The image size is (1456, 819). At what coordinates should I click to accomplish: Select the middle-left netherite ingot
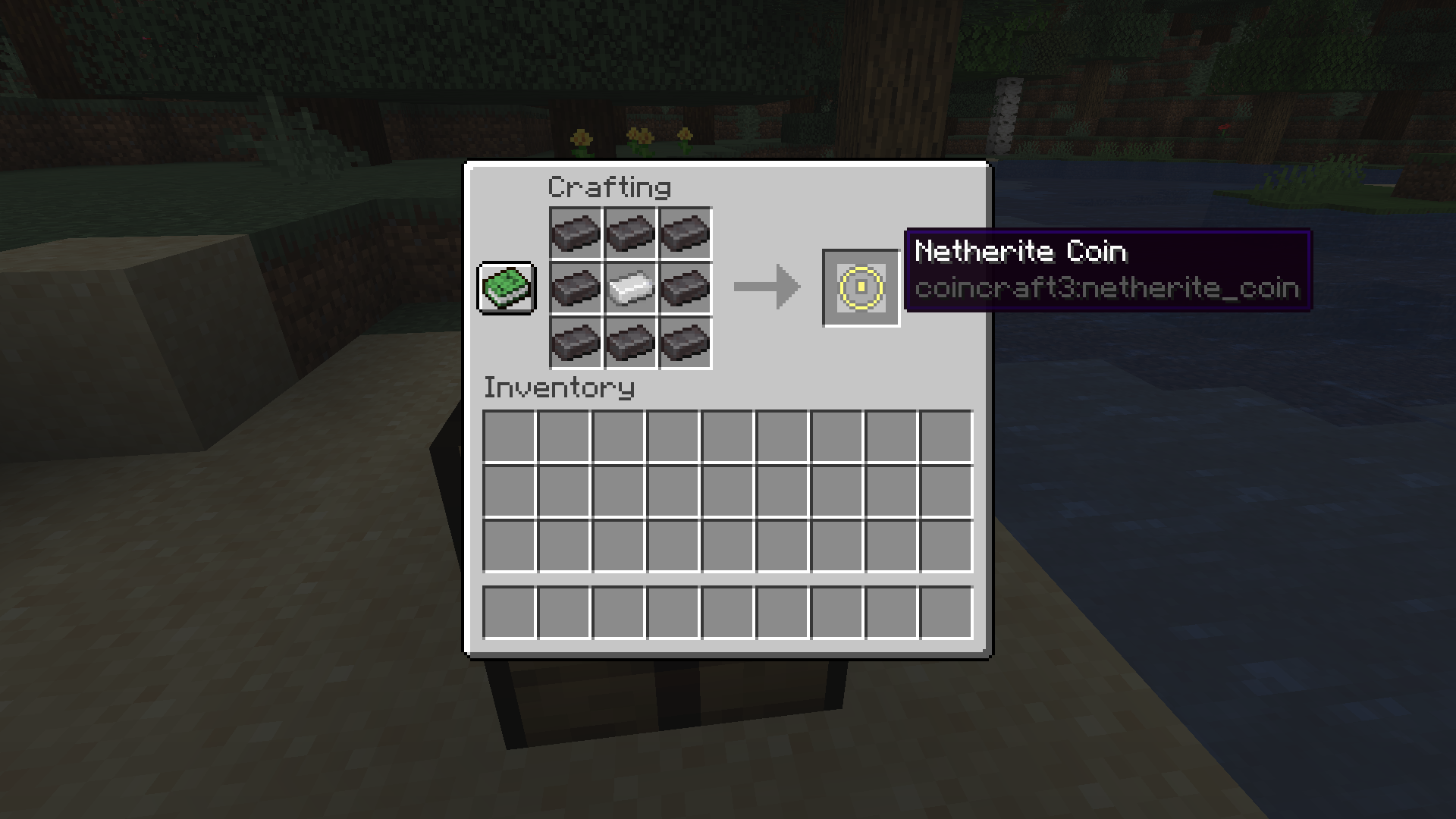(575, 288)
